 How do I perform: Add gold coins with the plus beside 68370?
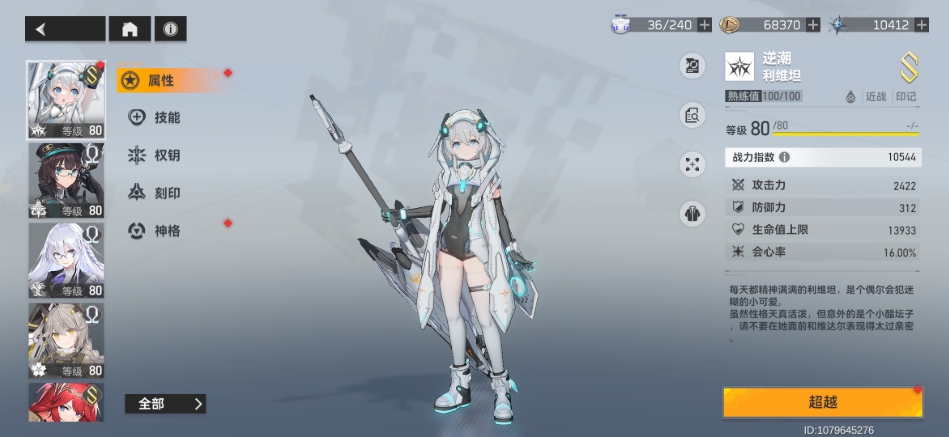(812, 24)
